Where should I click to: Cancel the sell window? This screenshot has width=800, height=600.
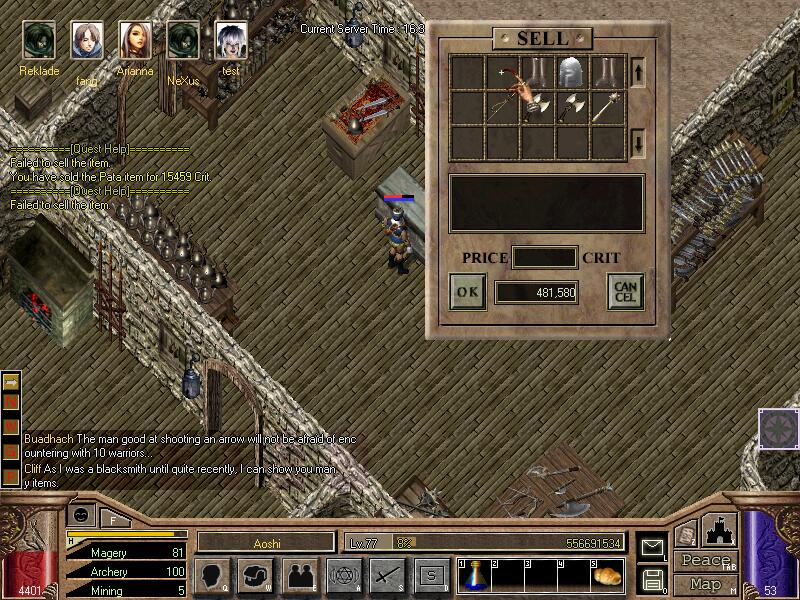click(x=624, y=292)
